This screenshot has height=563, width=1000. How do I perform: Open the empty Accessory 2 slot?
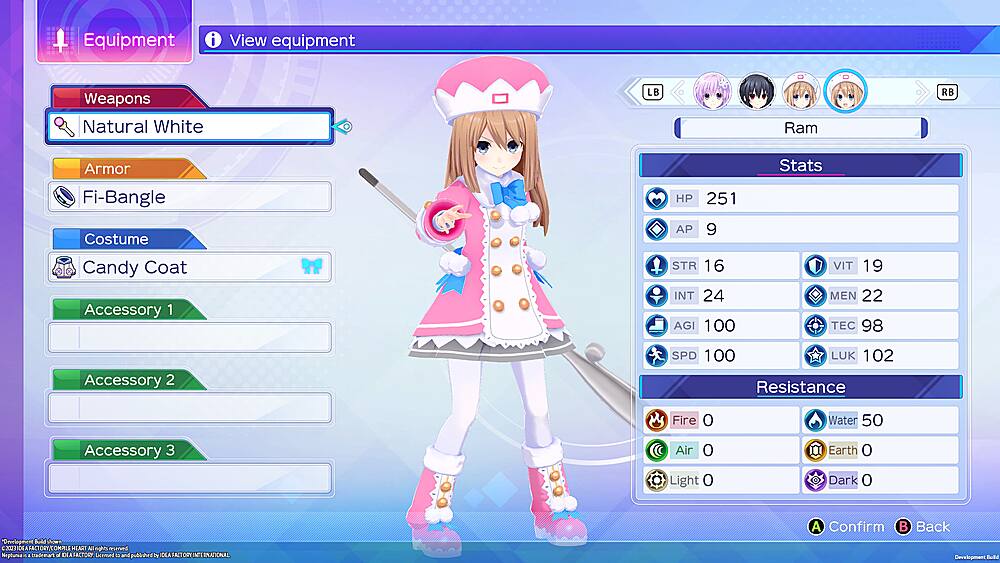coord(189,407)
